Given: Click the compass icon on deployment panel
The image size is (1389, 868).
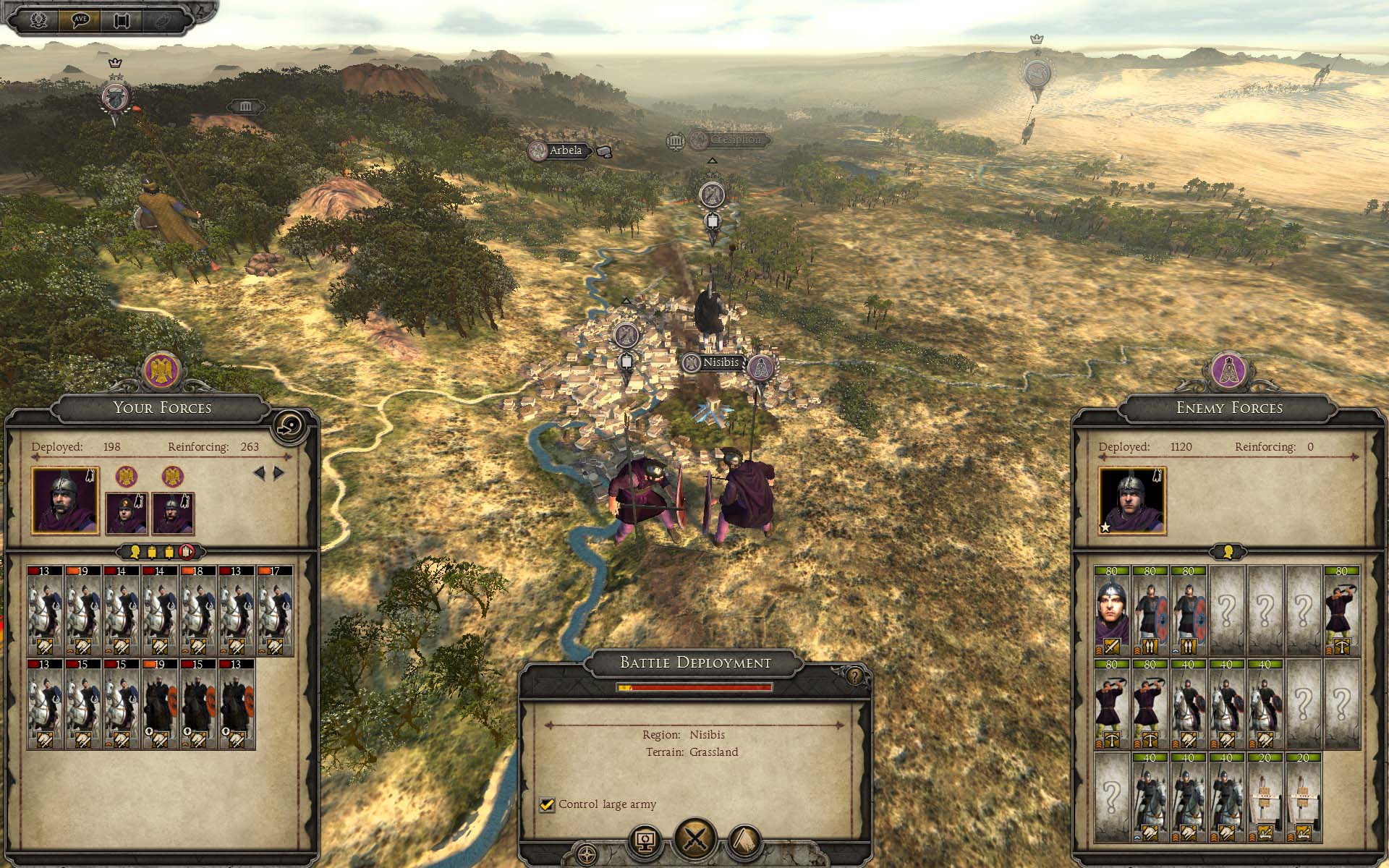Looking at the screenshot, I should coord(587,854).
